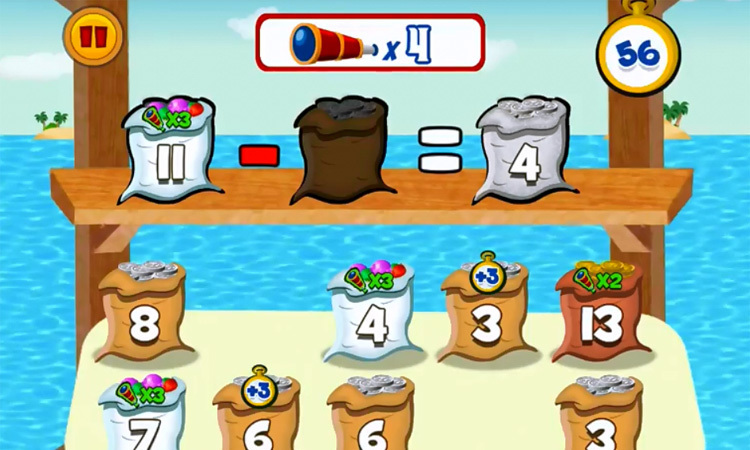Select the brown sack numbered 8
Image resolution: width=750 pixels, height=450 pixels.
tap(144, 314)
